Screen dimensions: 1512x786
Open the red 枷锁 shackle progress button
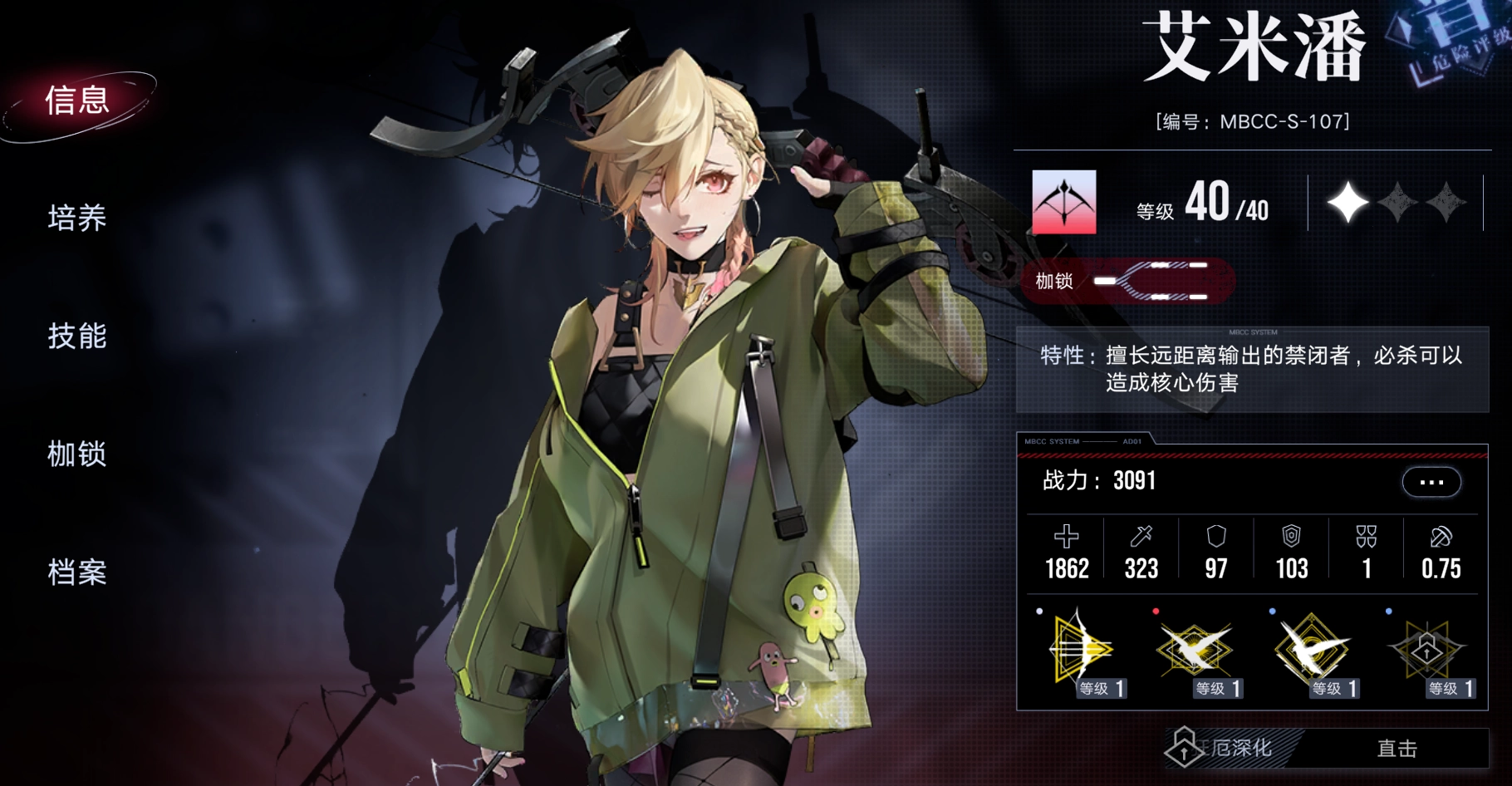[x=1127, y=281]
